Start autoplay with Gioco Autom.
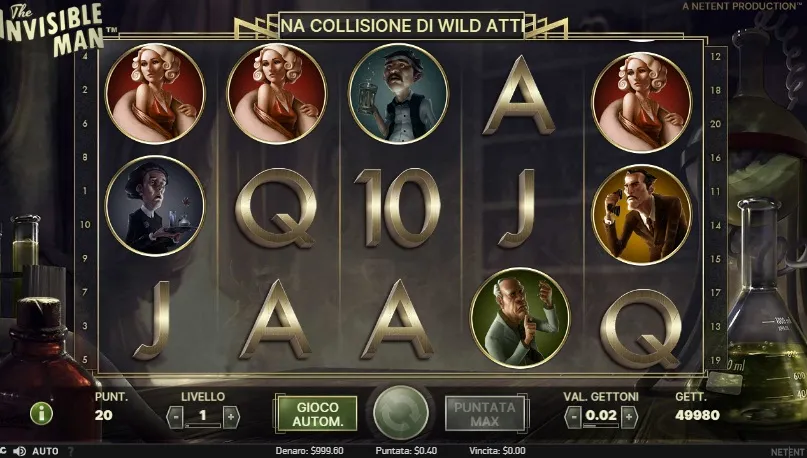807x458 pixels. click(x=316, y=414)
